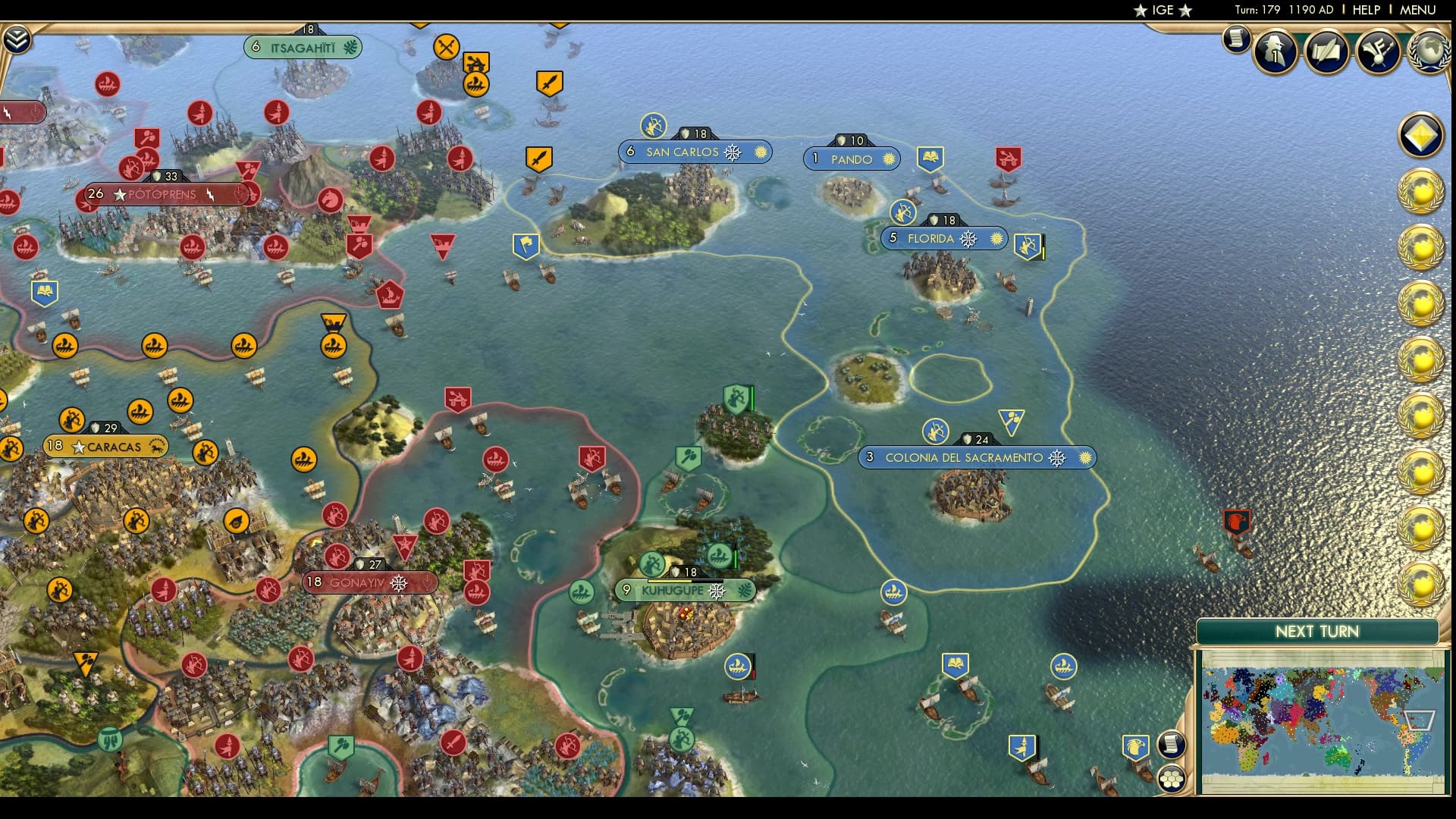Toggle the hex grid honeycomb icon
1456x819 pixels.
1172,779
